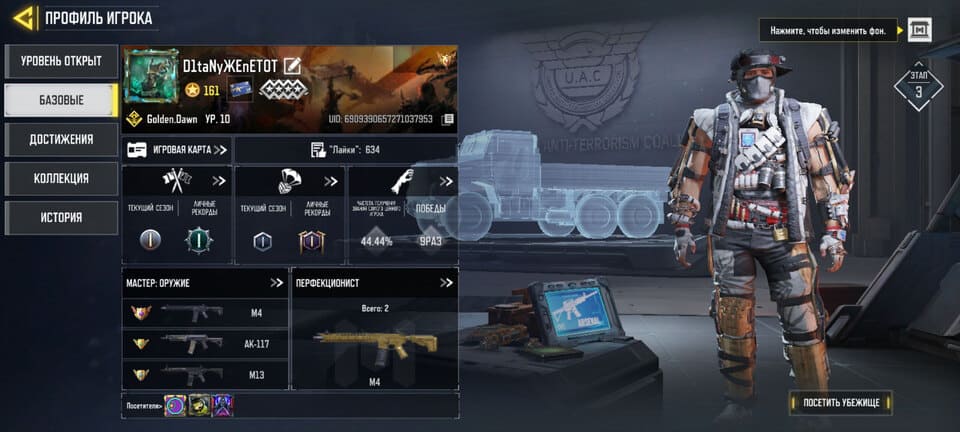Image resolution: width=960 pixels, height=432 pixels.
Task: Click the "Лайки" 634 button
Action: coord(345,150)
